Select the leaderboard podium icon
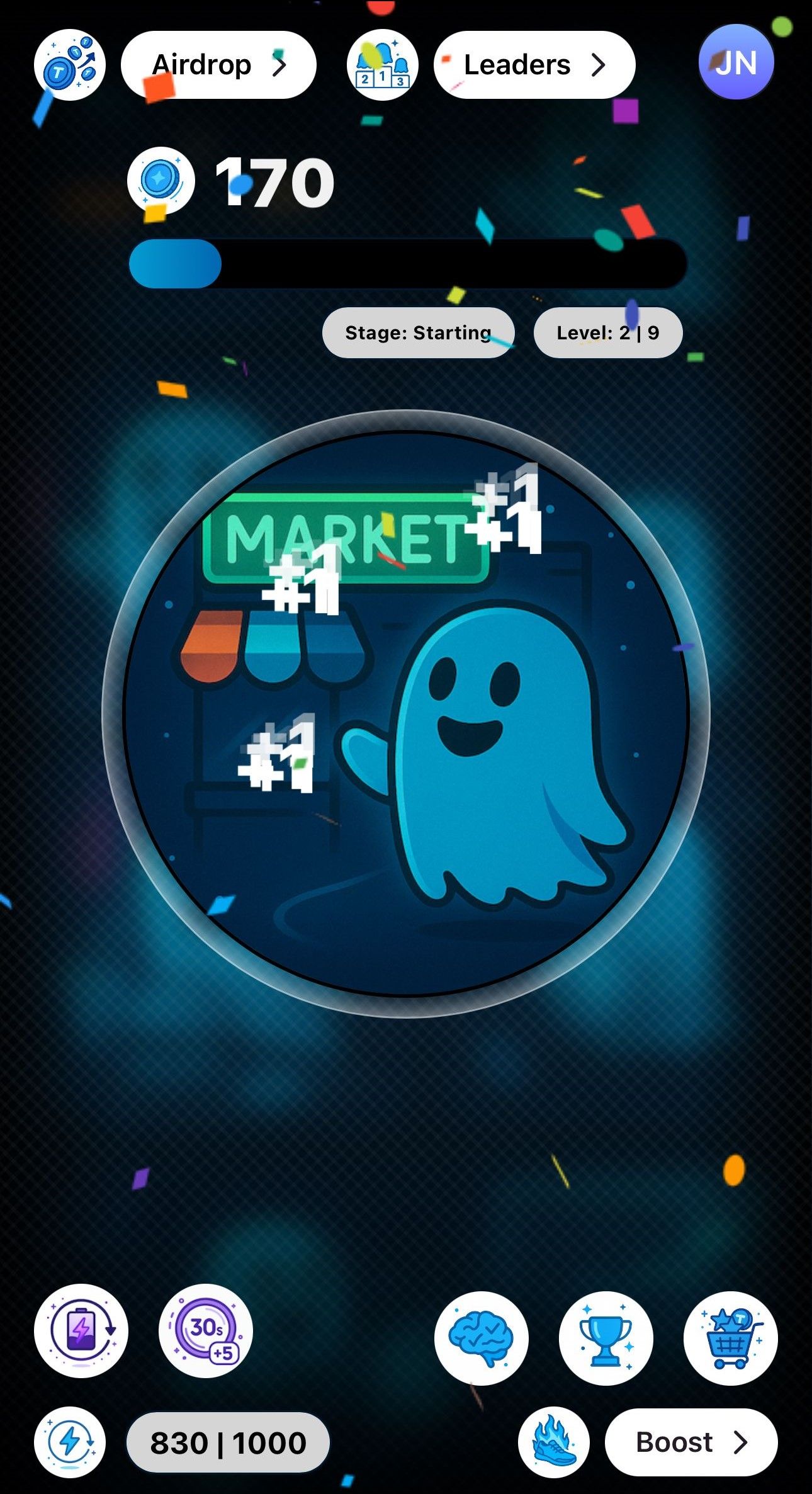Image resolution: width=812 pixels, height=1494 pixels. point(382,64)
